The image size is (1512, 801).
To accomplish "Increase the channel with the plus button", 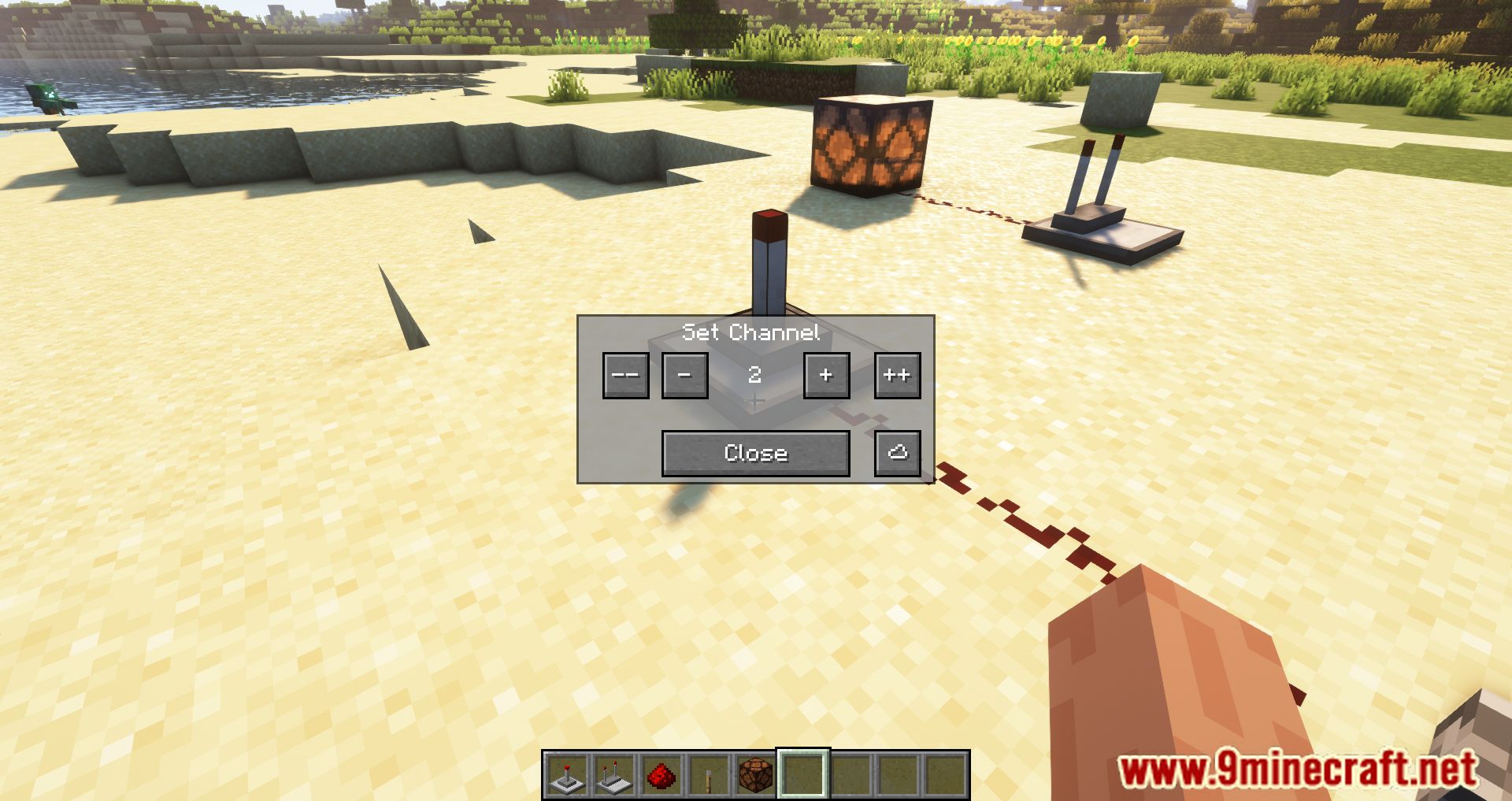I will 825,376.
